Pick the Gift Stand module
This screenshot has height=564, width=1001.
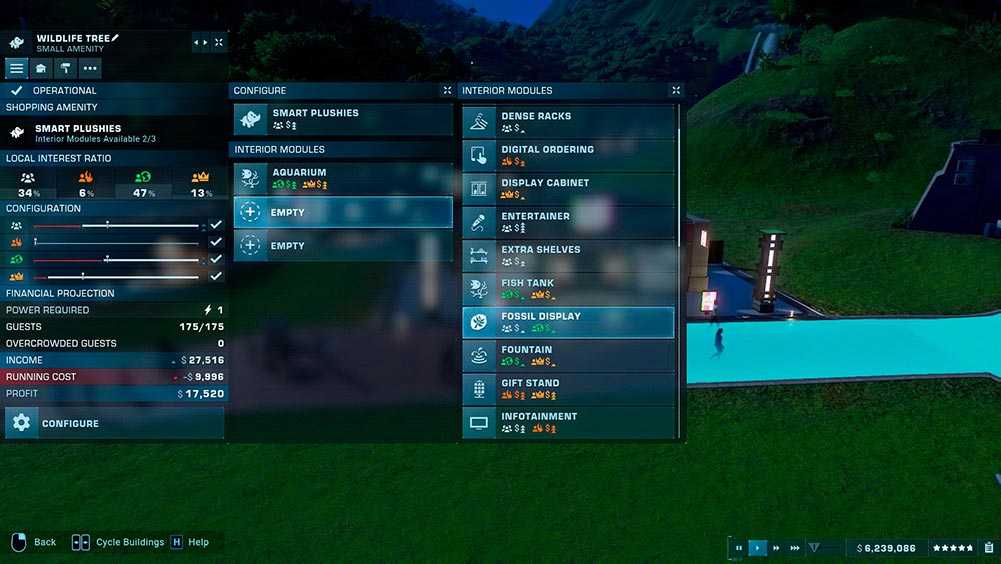tap(567, 389)
